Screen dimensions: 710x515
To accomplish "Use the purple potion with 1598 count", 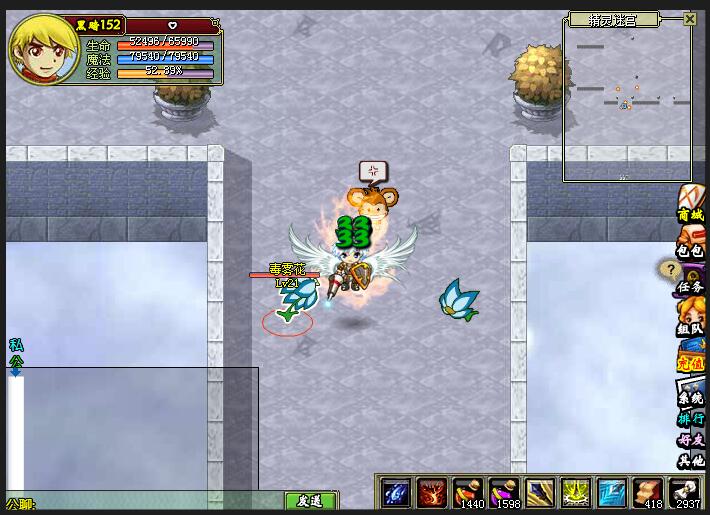I will 504,493.
